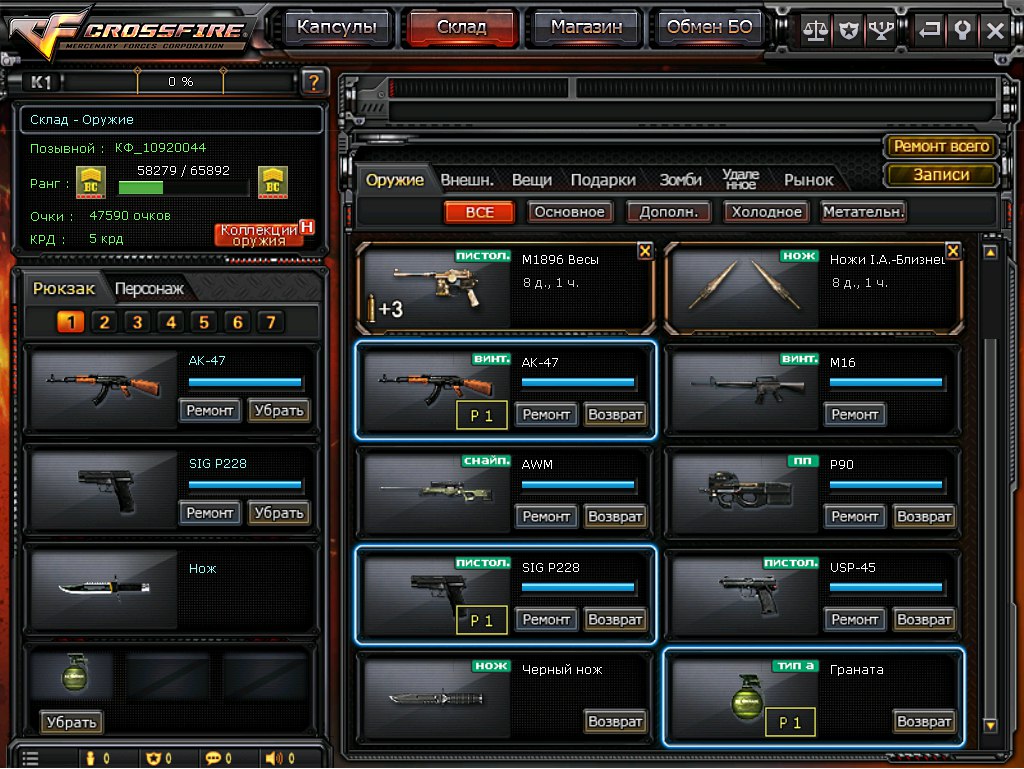The image size is (1024, 769).
Task: Filter weapons by Холодное
Action: tap(765, 212)
